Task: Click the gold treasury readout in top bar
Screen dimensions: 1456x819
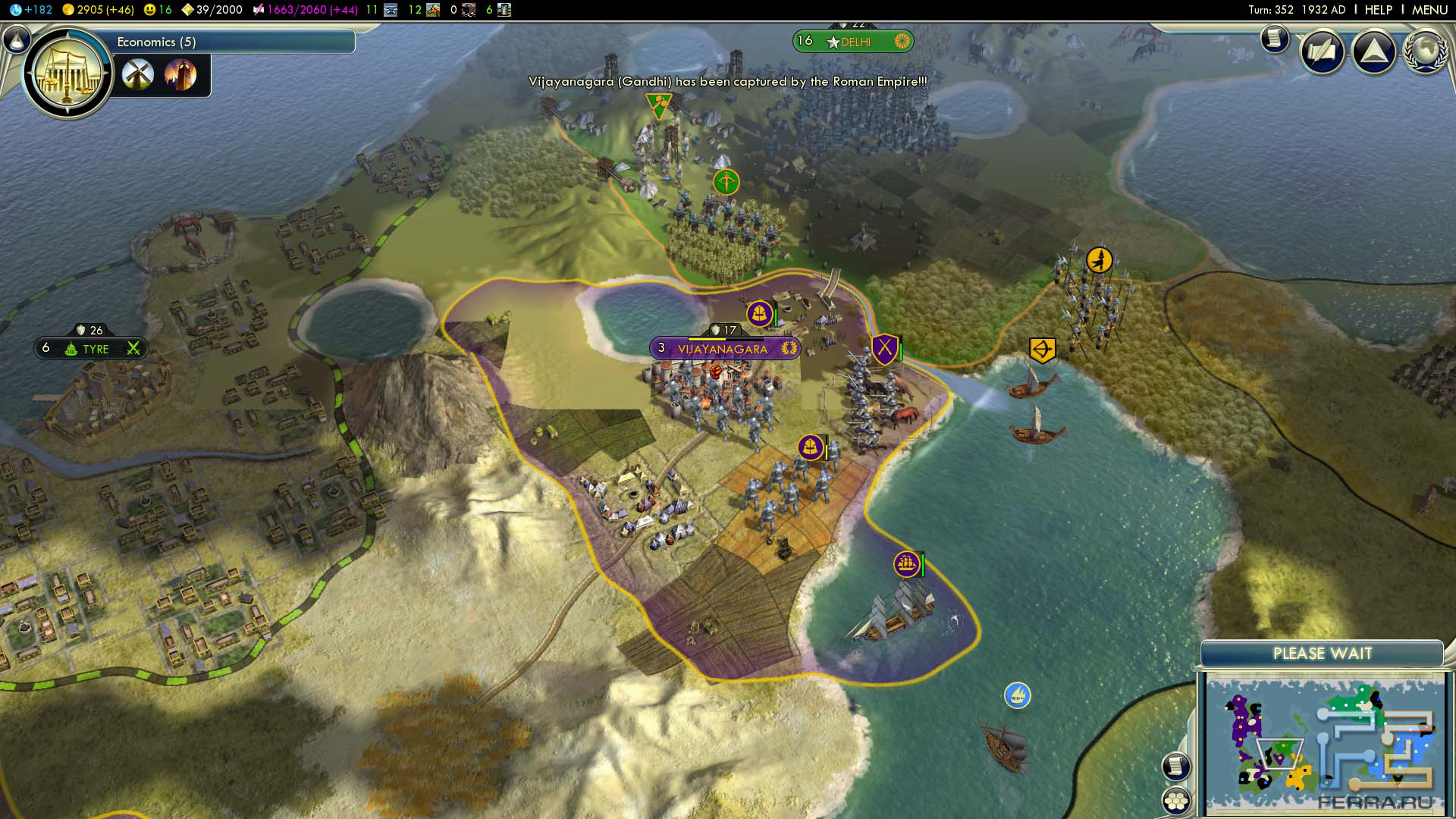Action: (98, 10)
